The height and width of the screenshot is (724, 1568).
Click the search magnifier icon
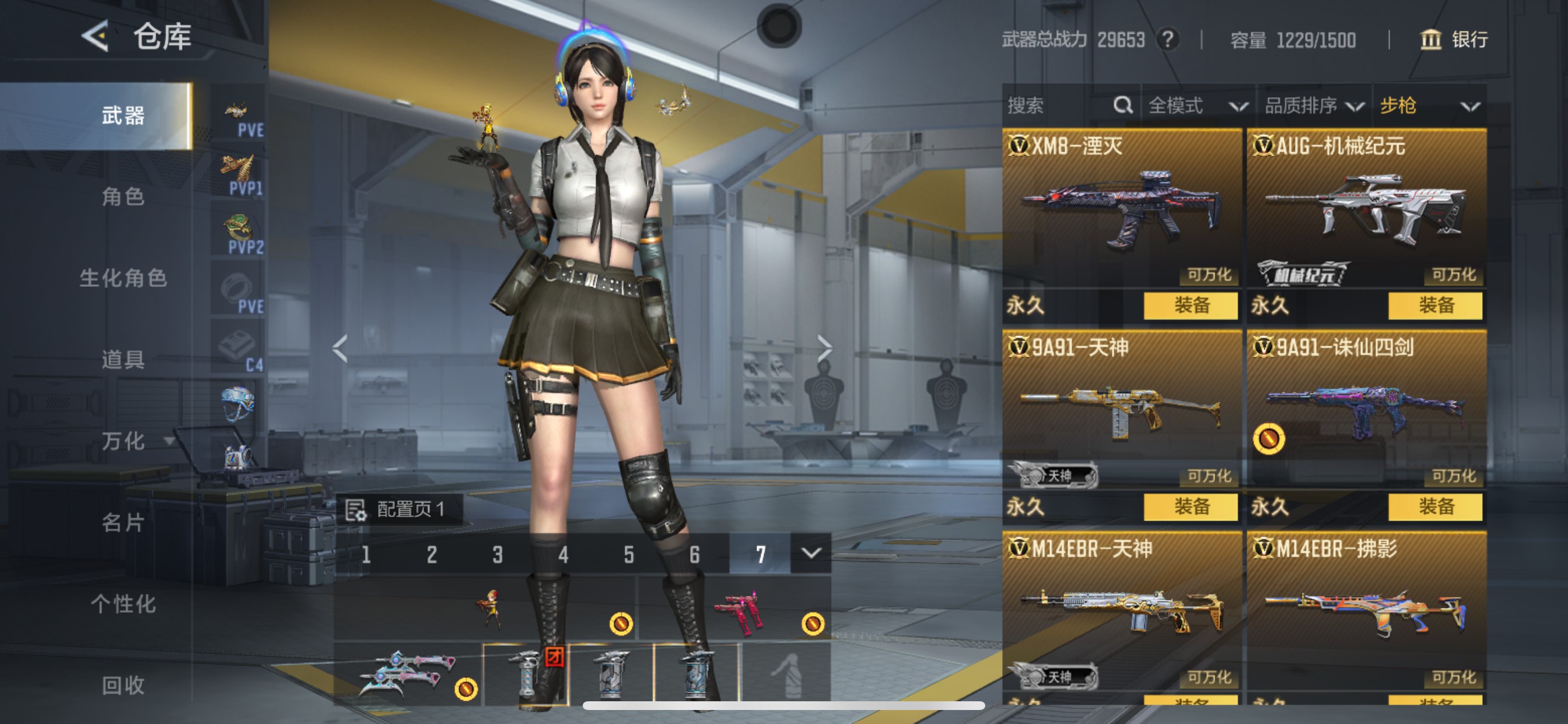click(x=1123, y=106)
